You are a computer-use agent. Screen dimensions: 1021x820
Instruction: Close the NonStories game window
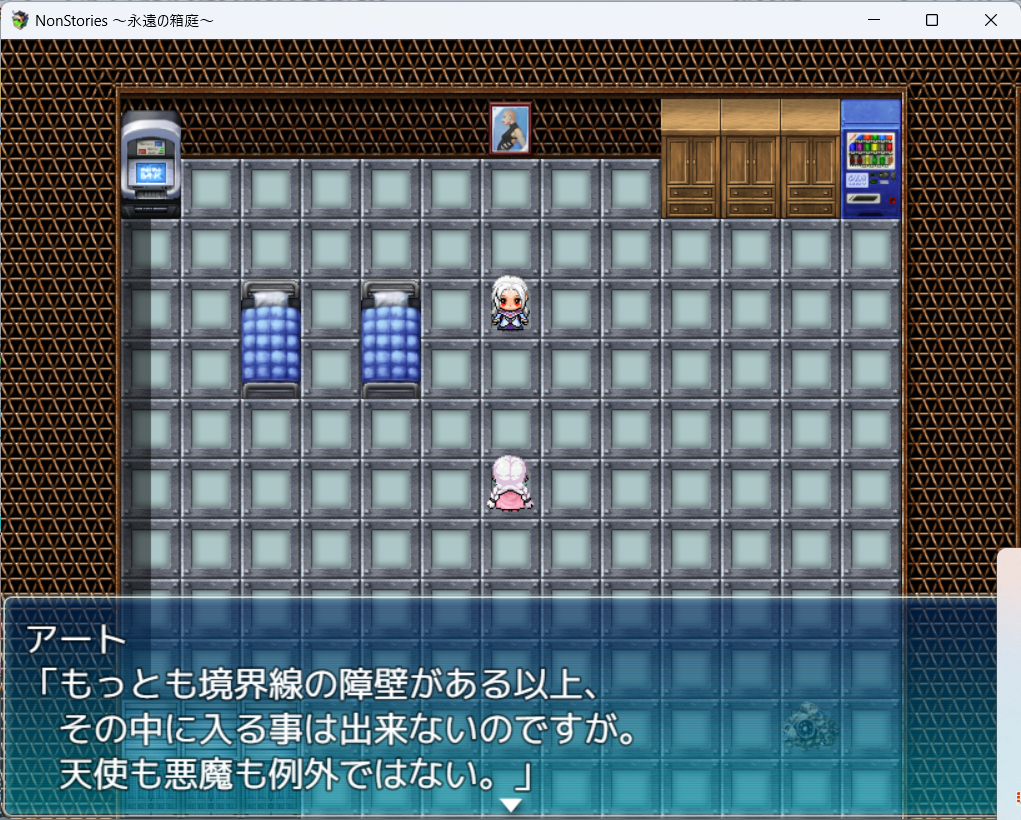990,20
